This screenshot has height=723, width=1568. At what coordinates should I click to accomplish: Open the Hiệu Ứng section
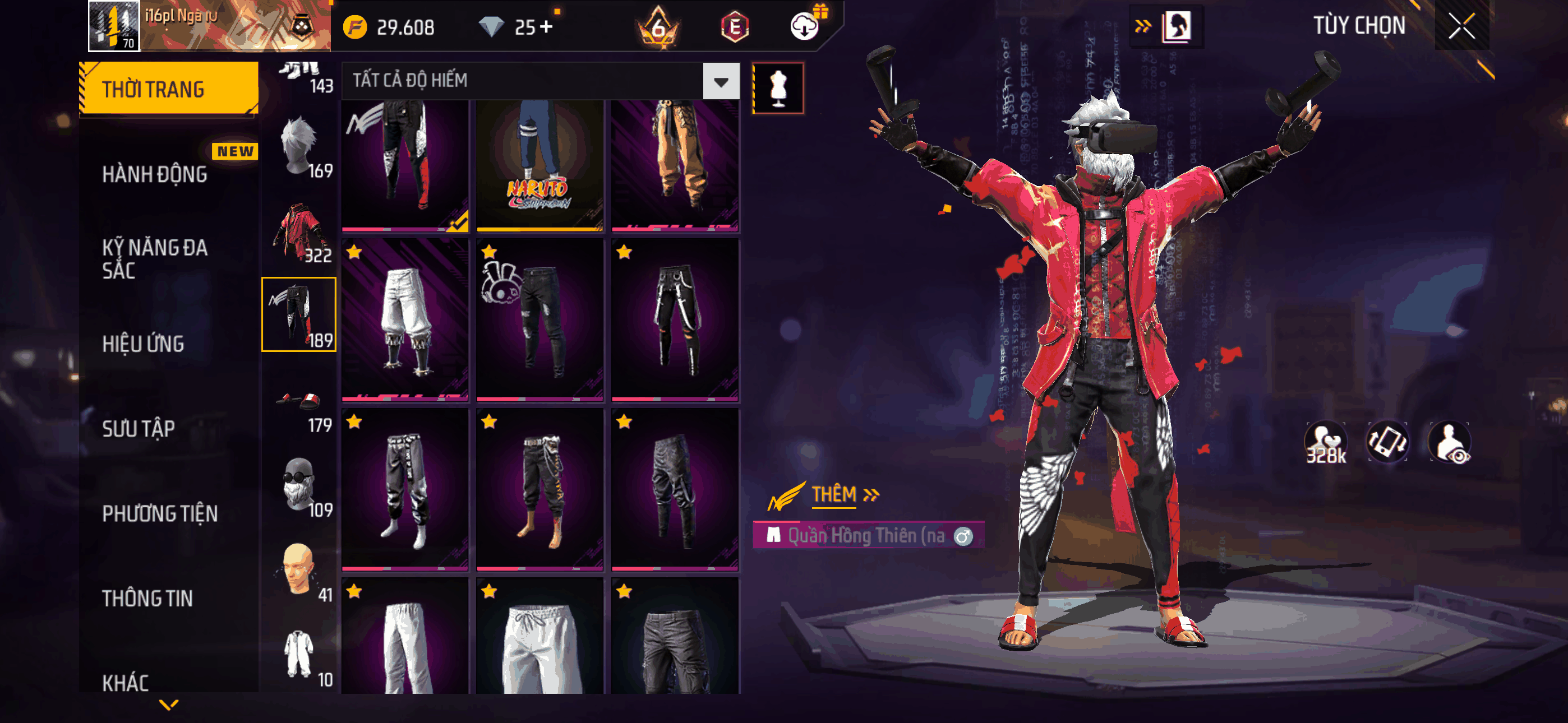click(x=143, y=344)
